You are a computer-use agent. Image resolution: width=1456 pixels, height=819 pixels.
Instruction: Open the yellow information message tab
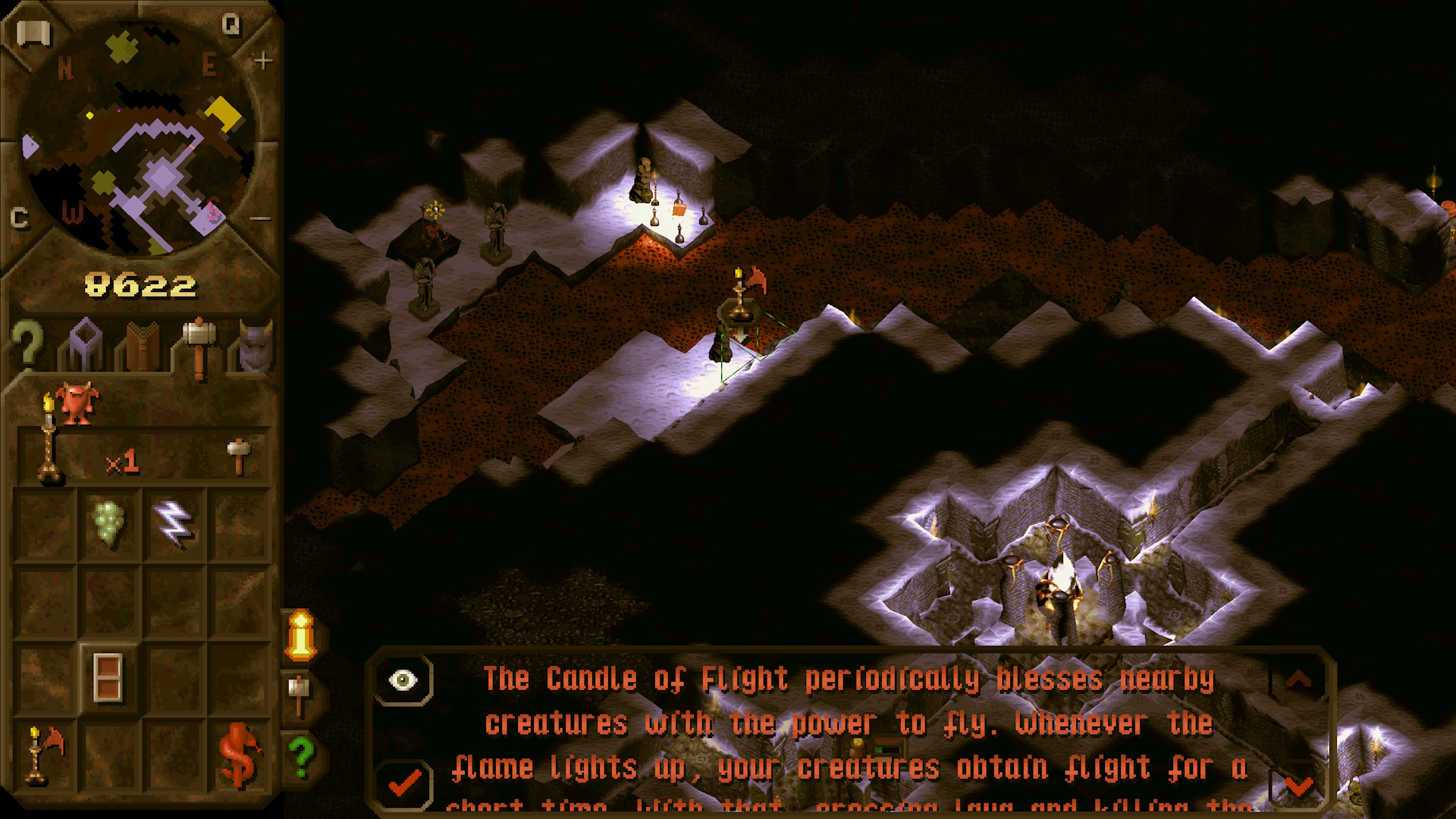[x=301, y=635]
